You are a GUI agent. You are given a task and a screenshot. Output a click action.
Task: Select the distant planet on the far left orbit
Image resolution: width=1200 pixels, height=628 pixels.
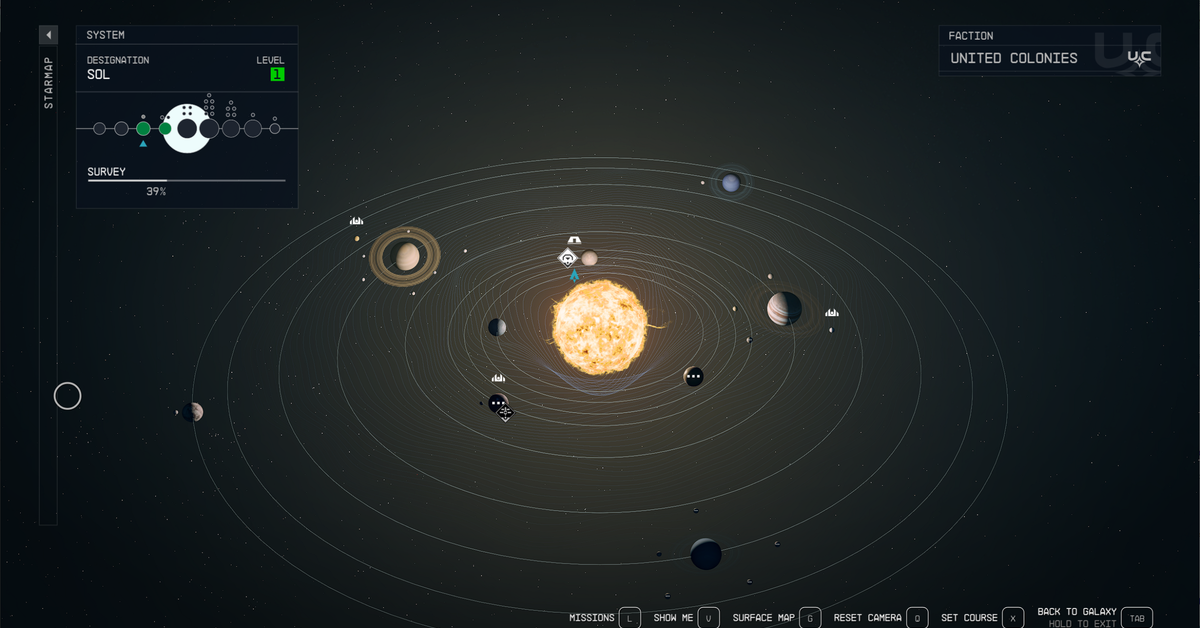(x=193, y=412)
